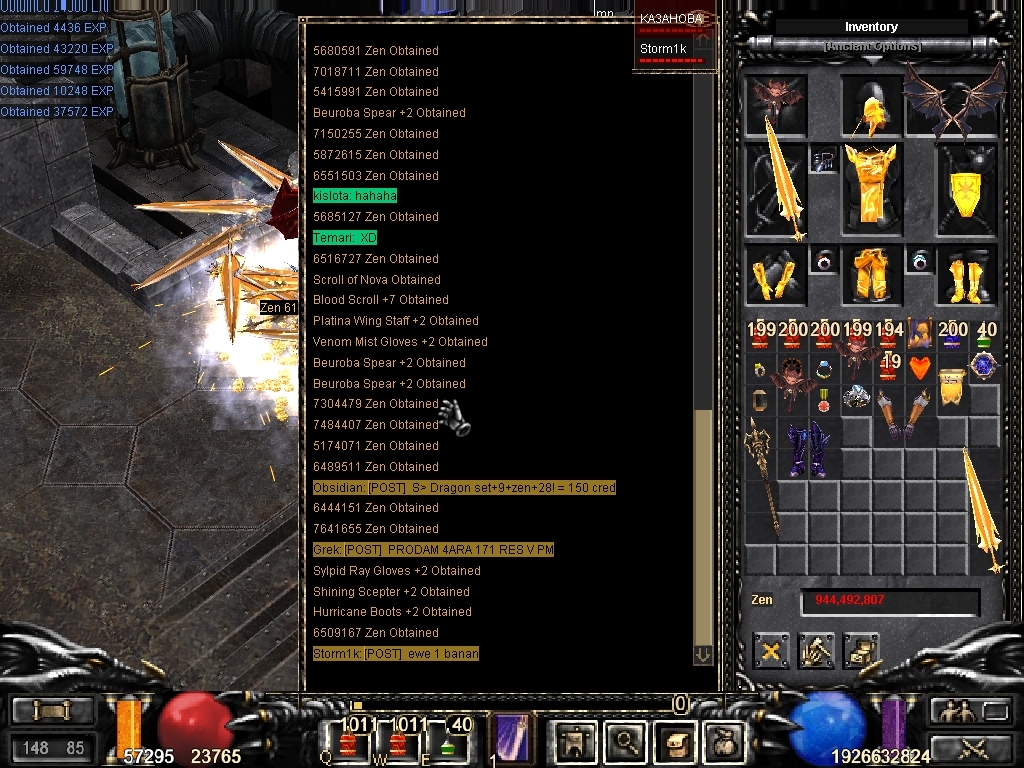1024x768 pixels.
Task: Activate the purple skill icon on the hotbar
Action: (x=513, y=738)
